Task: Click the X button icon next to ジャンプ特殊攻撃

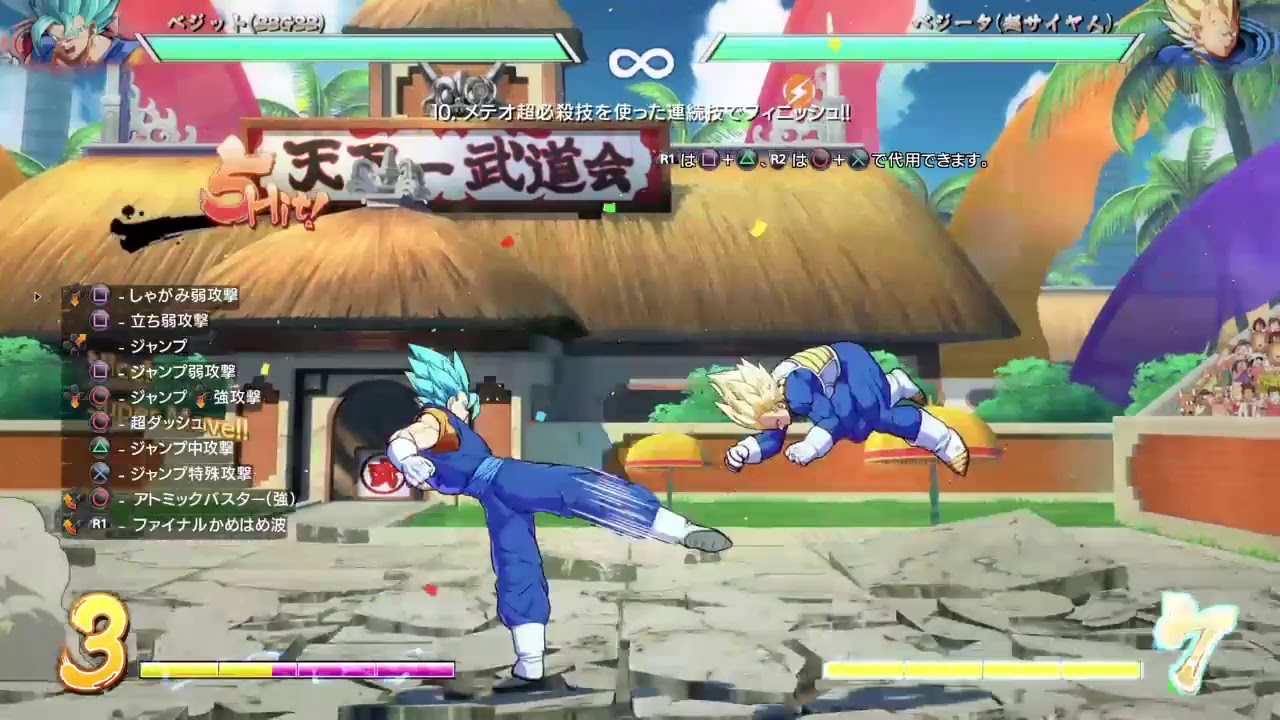Action: 100,473
